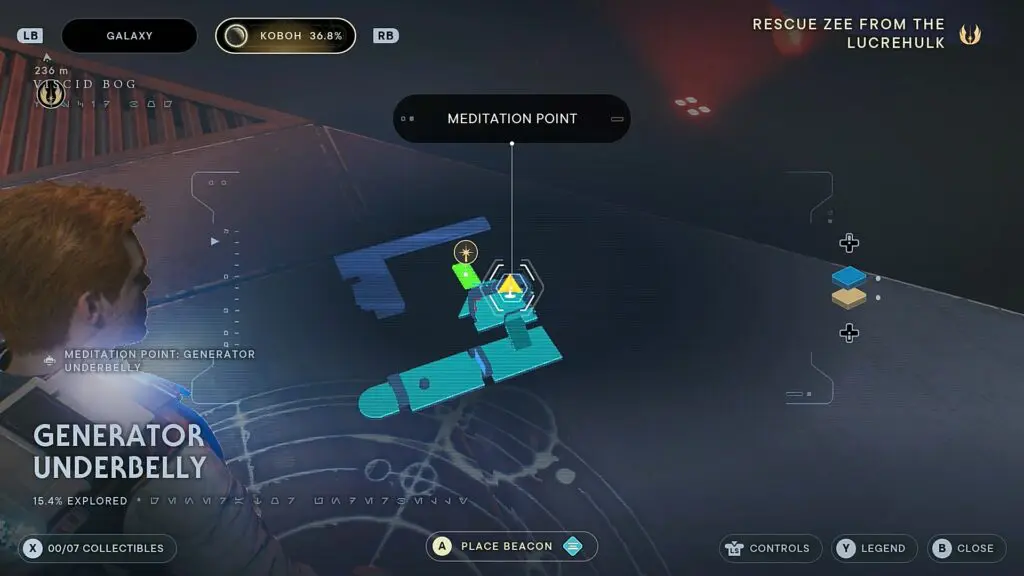Click the green area marker on the map
This screenshot has width=1024, height=576.
click(464, 271)
